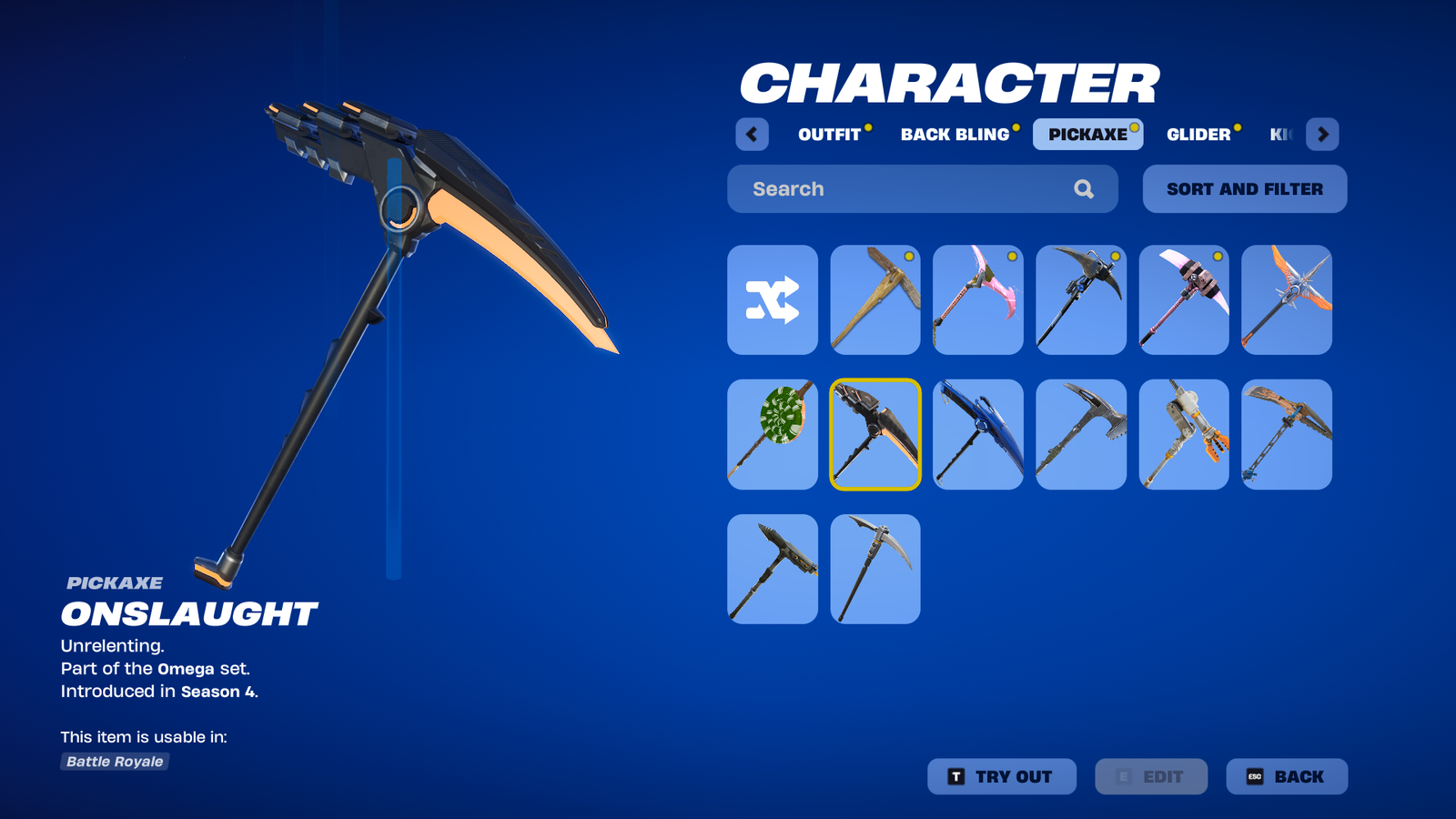Select the wooden default pickaxe tile
The height and width of the screenshot is (819, 1456).
pos(875,300)
